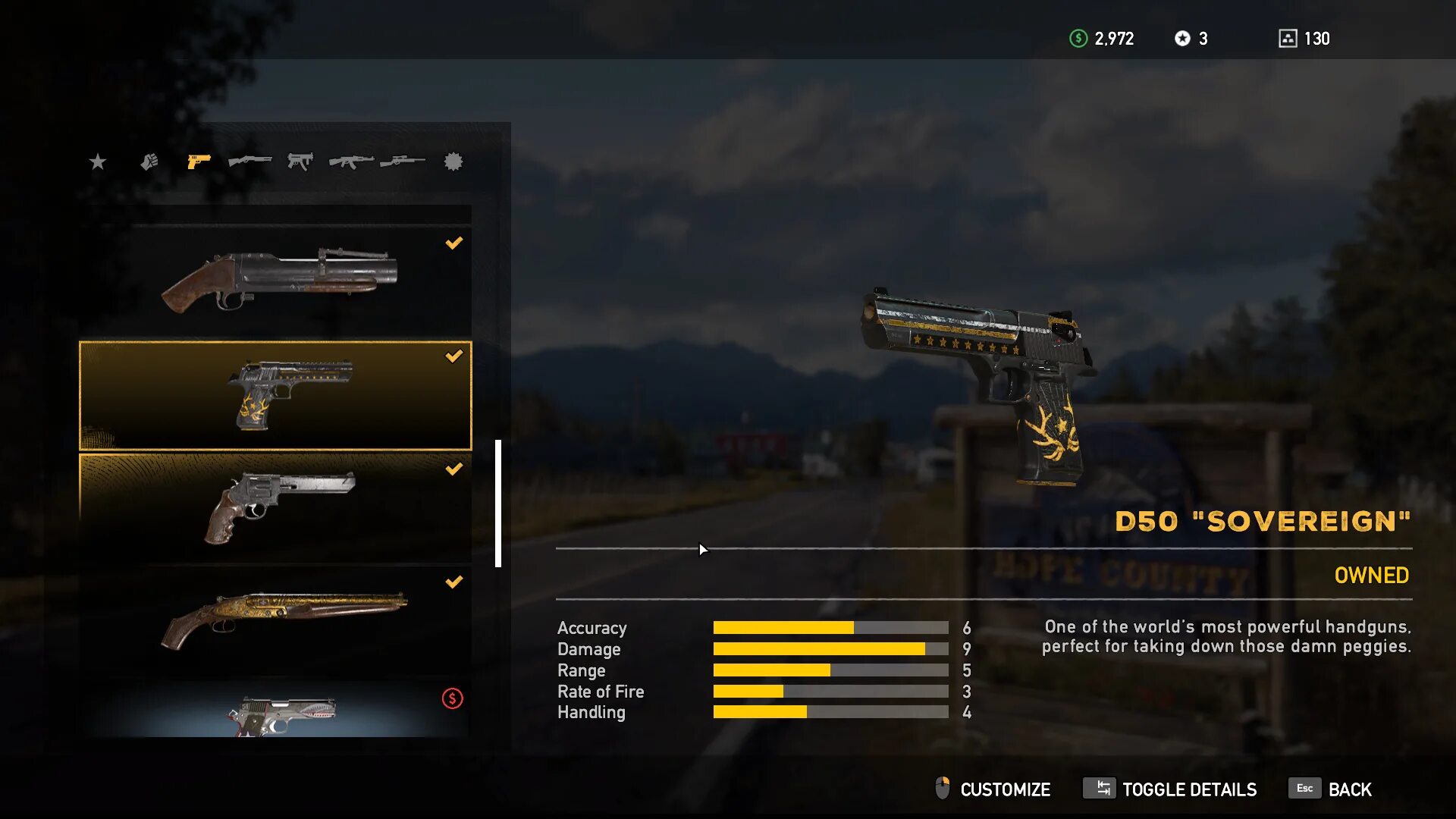Select the revolver with wooden grip
The height and width of the screenshot is (819, 1456).
coord(275,508)
